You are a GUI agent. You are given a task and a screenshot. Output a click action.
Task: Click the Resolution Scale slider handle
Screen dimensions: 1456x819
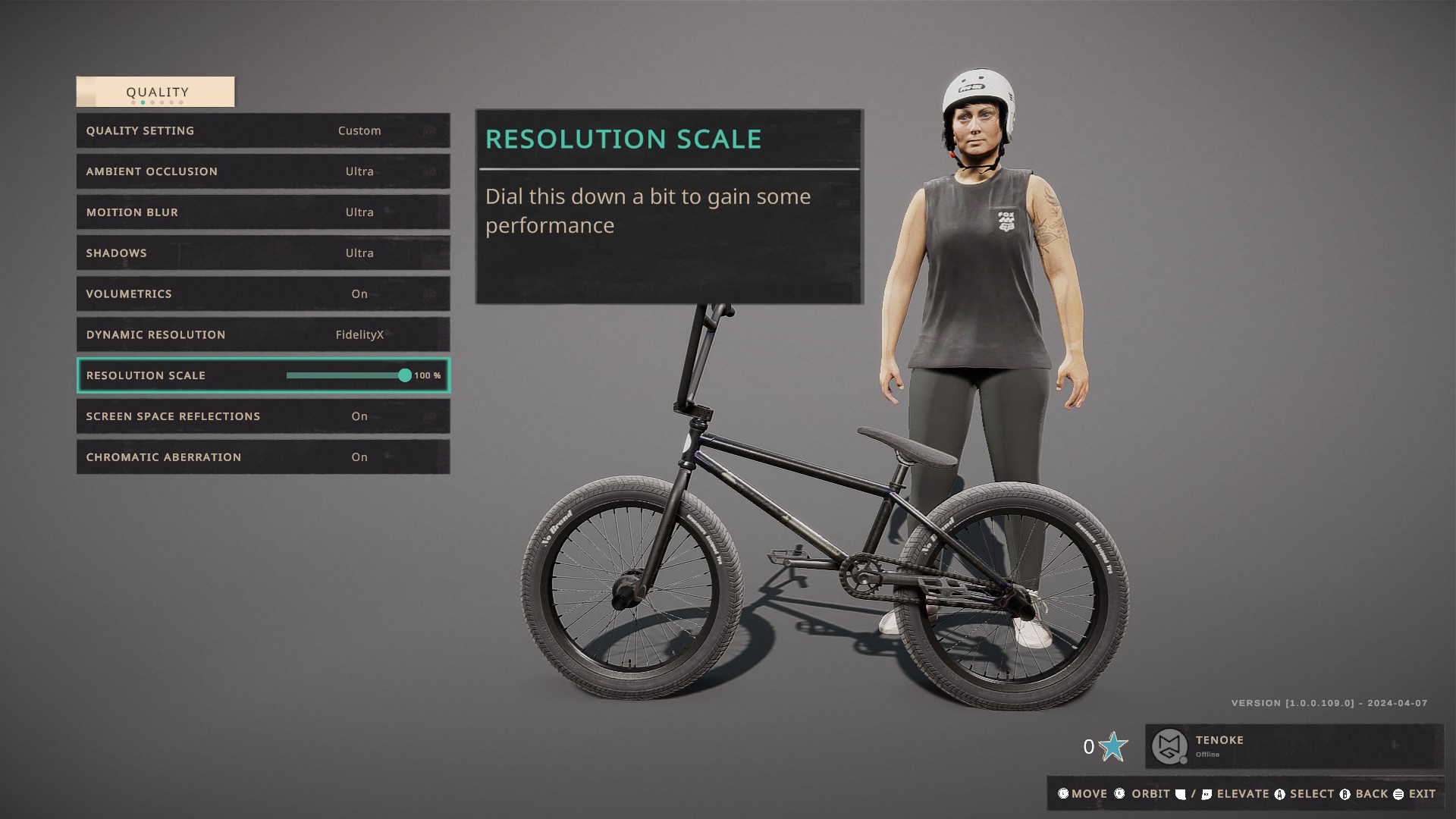(405, 375)
